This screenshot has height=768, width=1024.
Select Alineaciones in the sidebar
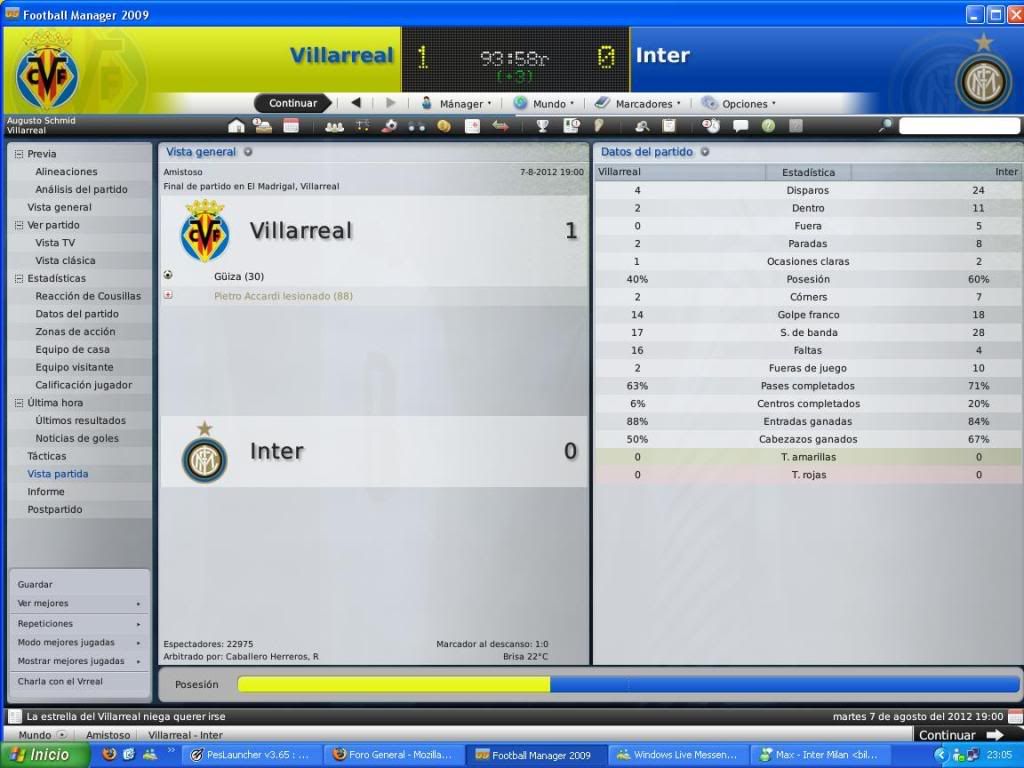pos(66,172)
